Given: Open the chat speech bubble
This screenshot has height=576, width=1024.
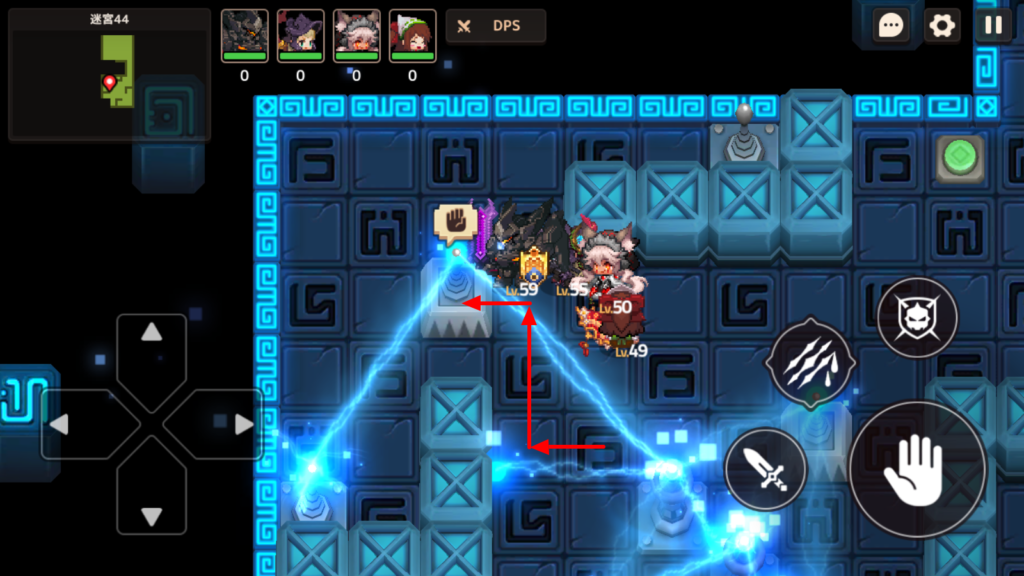Looking at the screenshot, I should click(888, 25).
